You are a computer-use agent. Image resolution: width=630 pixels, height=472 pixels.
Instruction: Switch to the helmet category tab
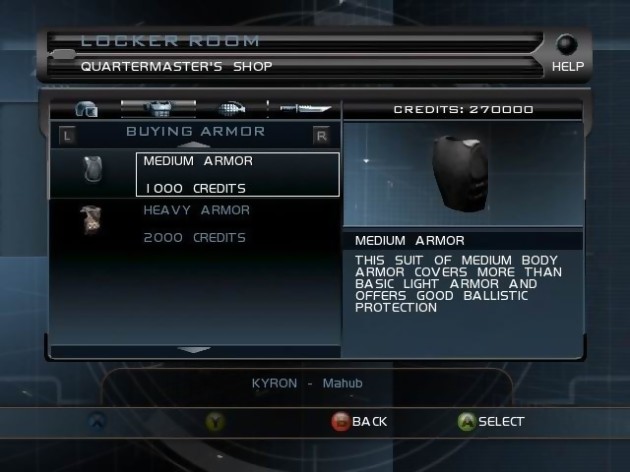click(86, 109)
